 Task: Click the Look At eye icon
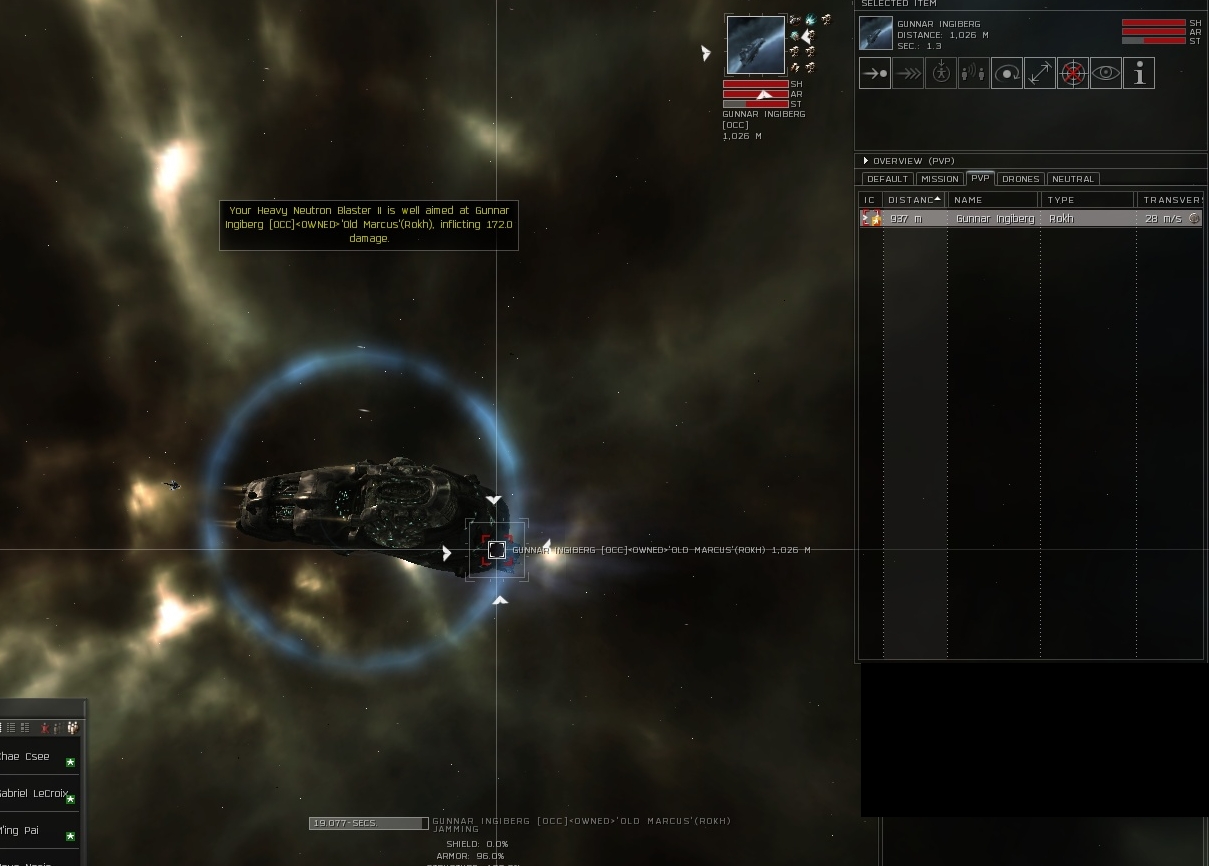click(x=1106, y=73)
